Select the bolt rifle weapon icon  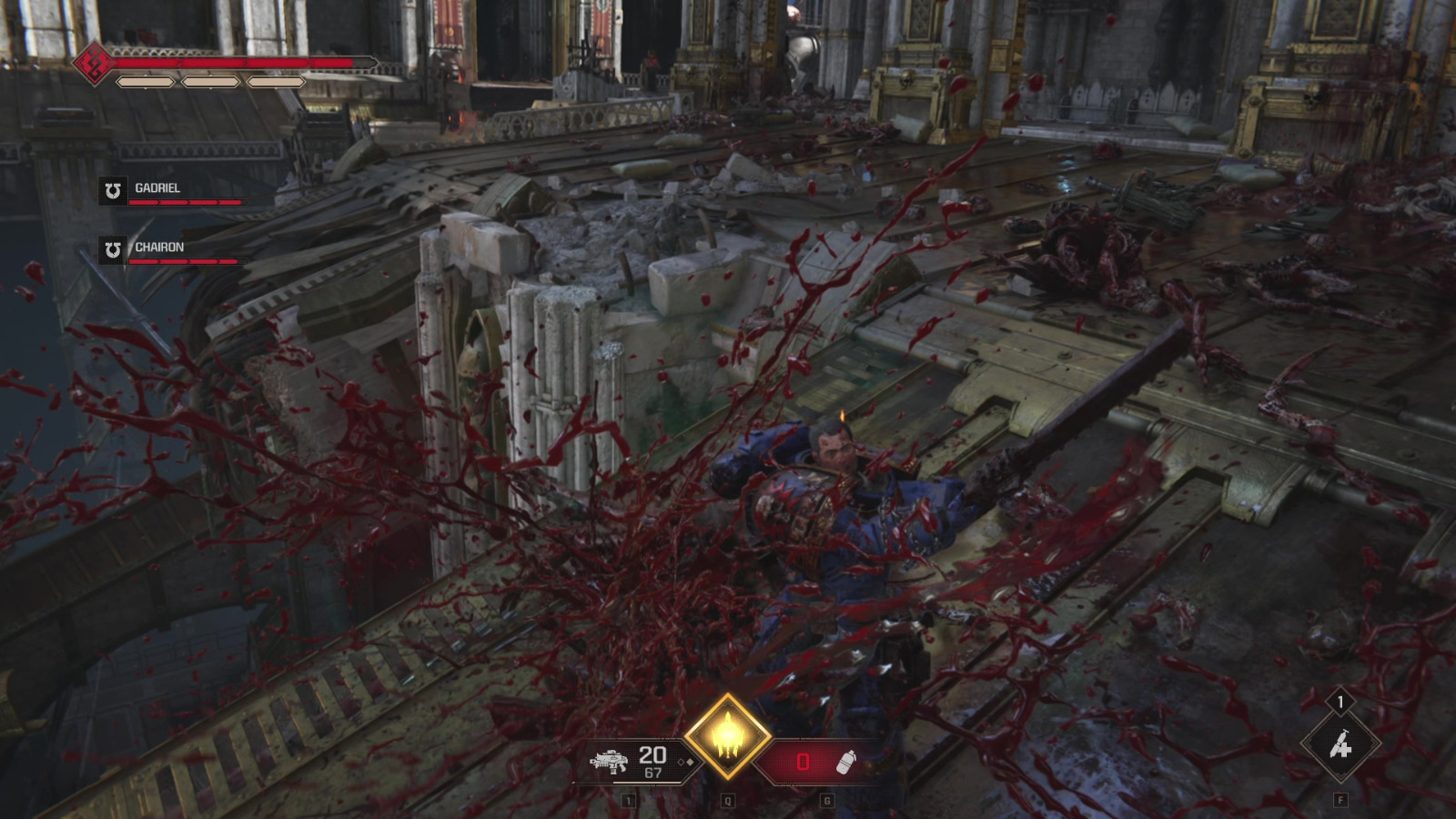point(610,763)
